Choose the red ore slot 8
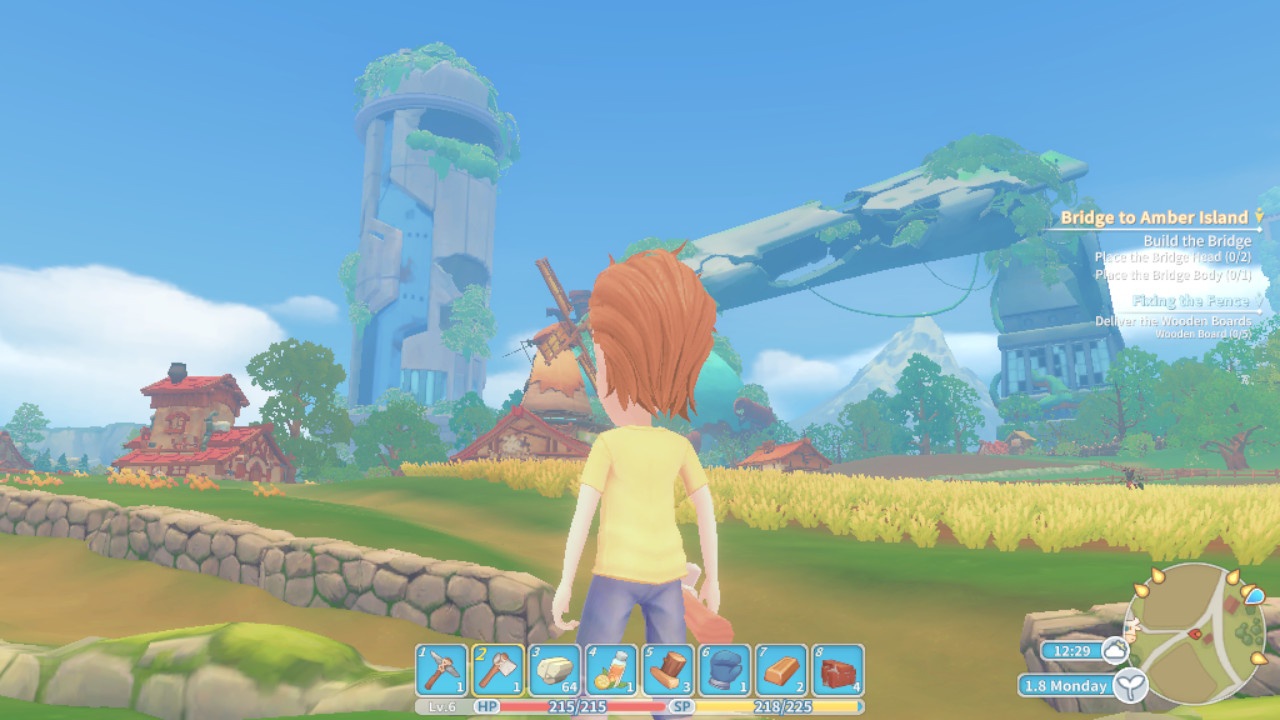 pyautogui.click(x=838, y=669)
